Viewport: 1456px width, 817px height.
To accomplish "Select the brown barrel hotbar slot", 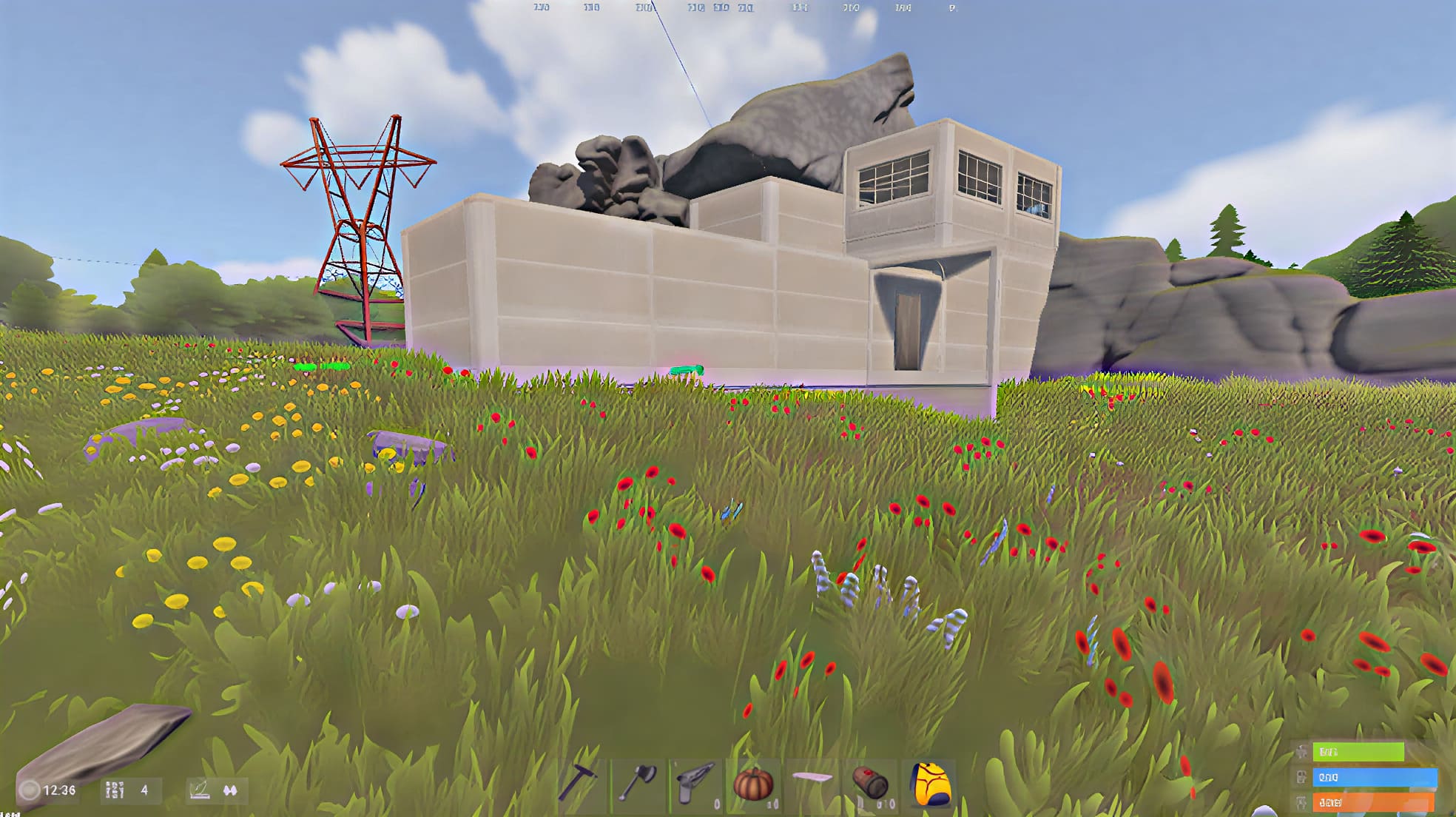I will (x=870, y=783).
